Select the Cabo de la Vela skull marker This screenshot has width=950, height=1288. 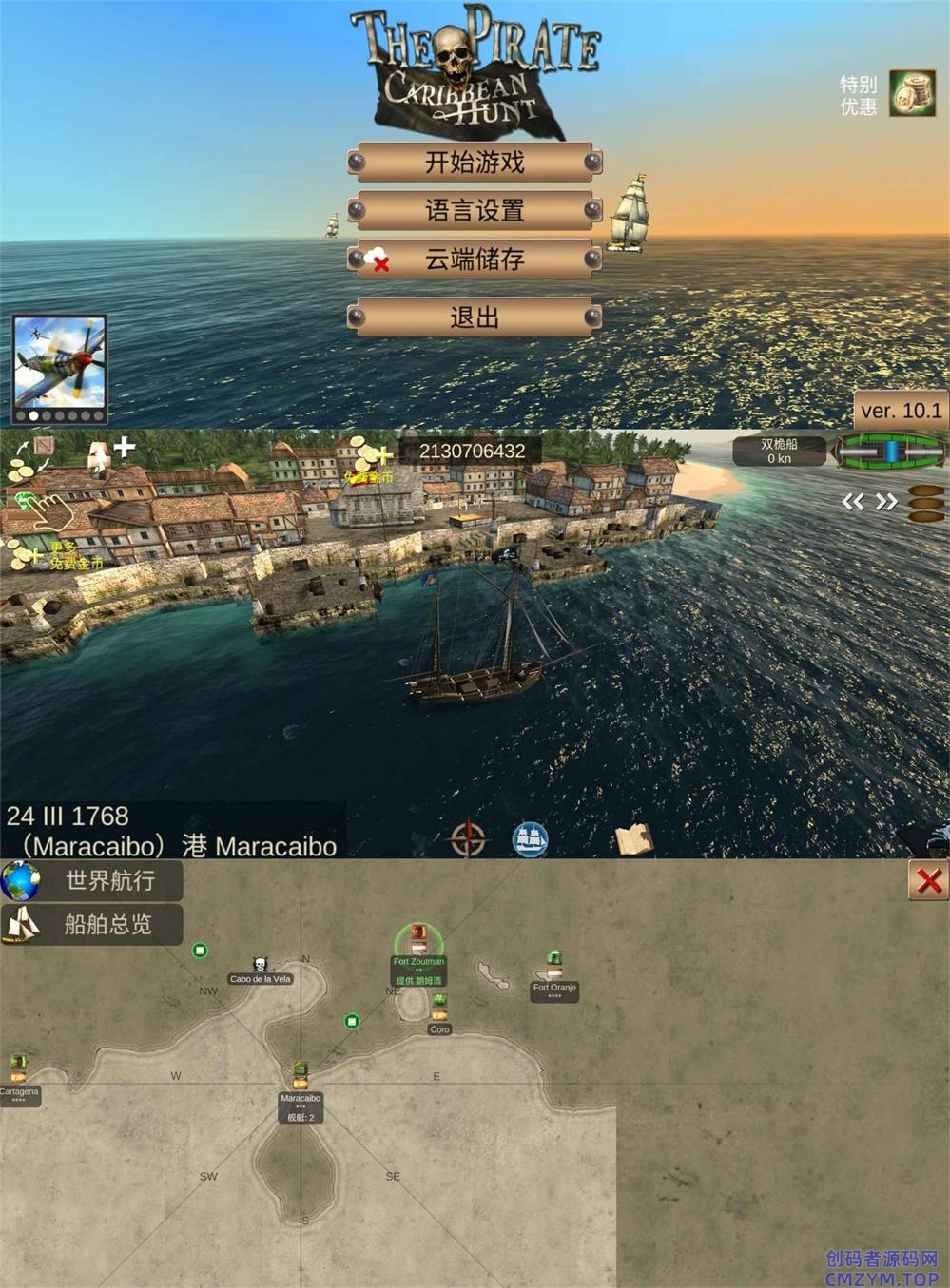pos(260,967)
